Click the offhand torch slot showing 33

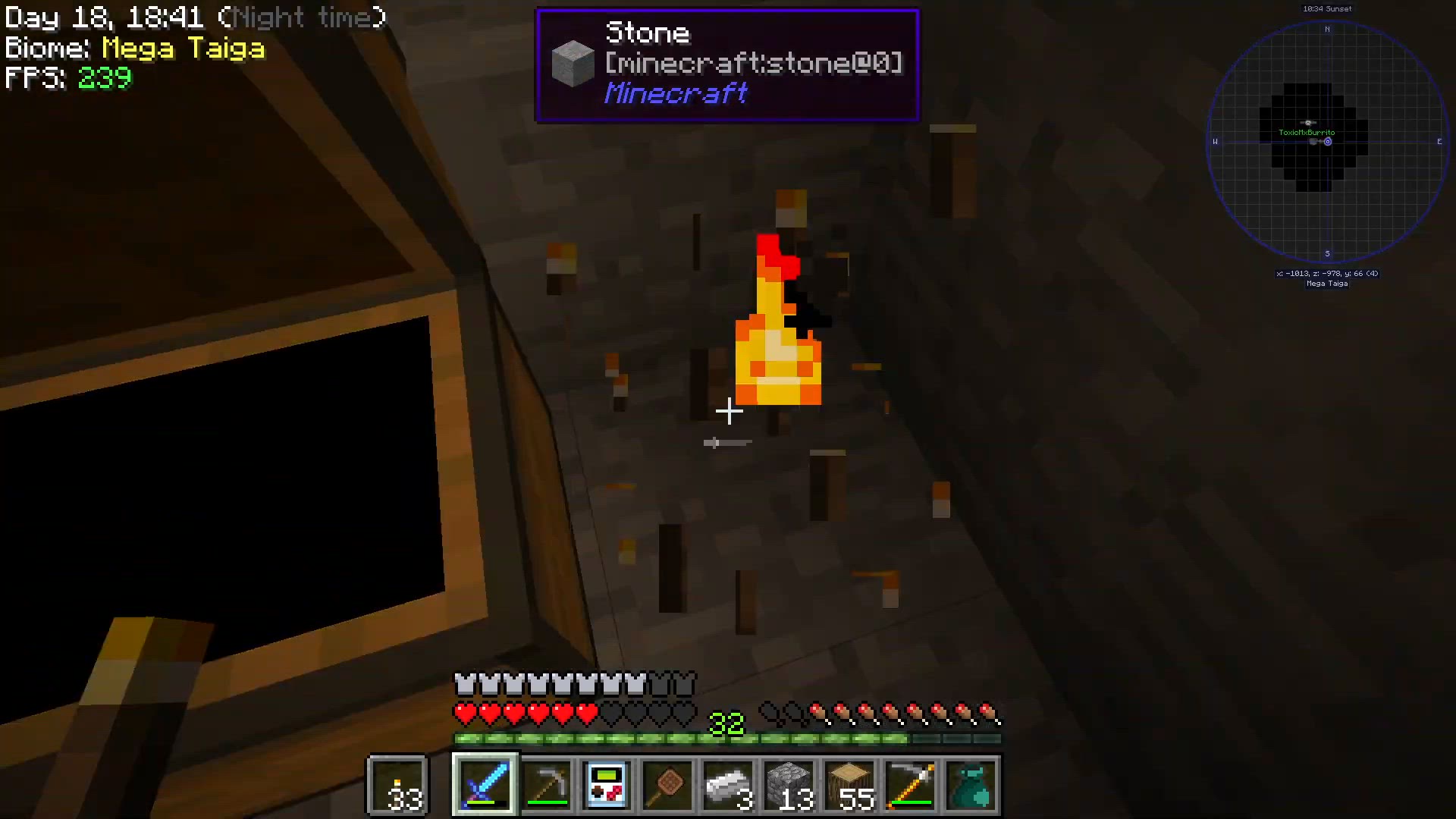398,785
